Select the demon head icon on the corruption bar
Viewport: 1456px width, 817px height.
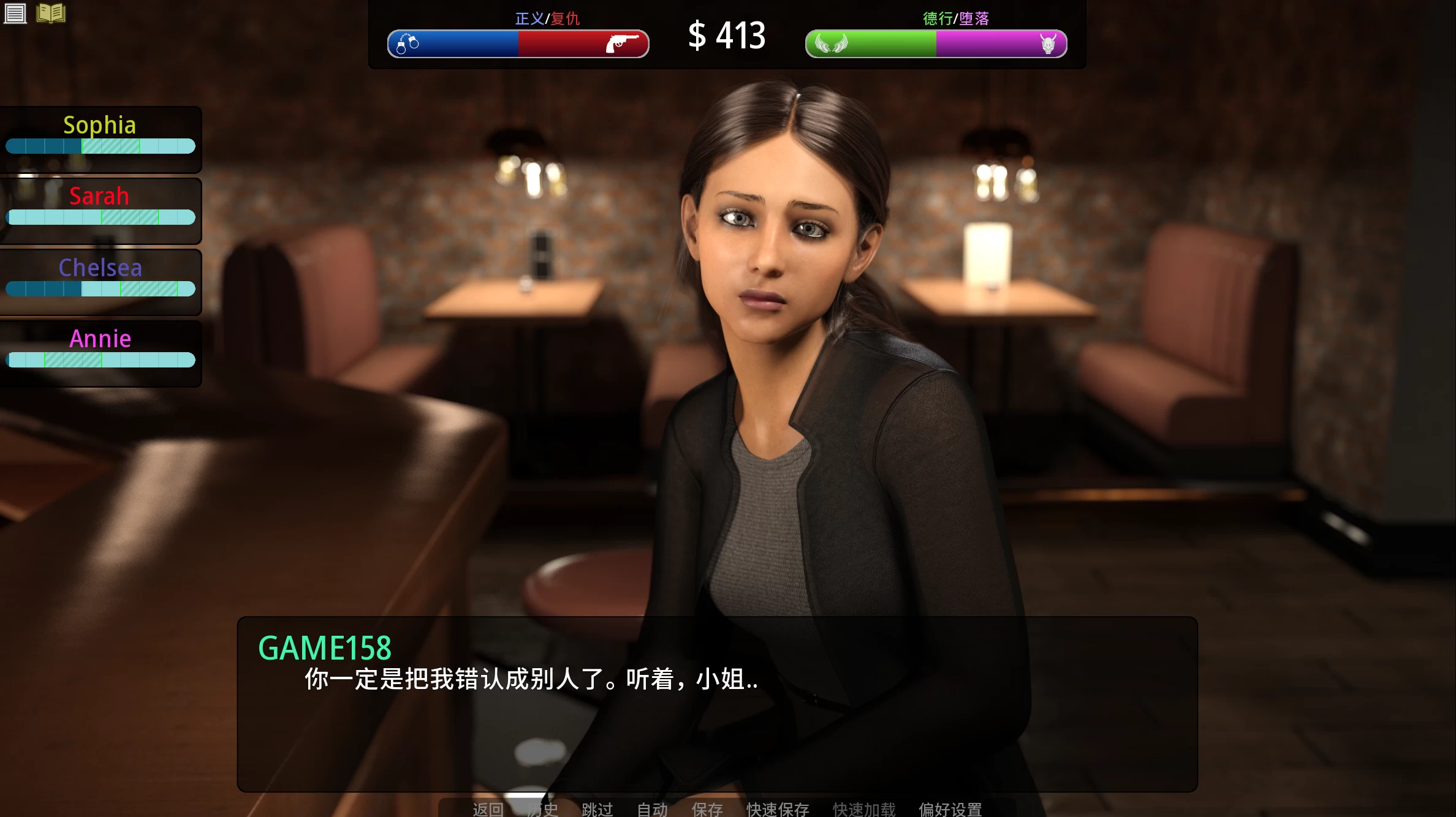pyautogui.click(x=1046, y=44)
